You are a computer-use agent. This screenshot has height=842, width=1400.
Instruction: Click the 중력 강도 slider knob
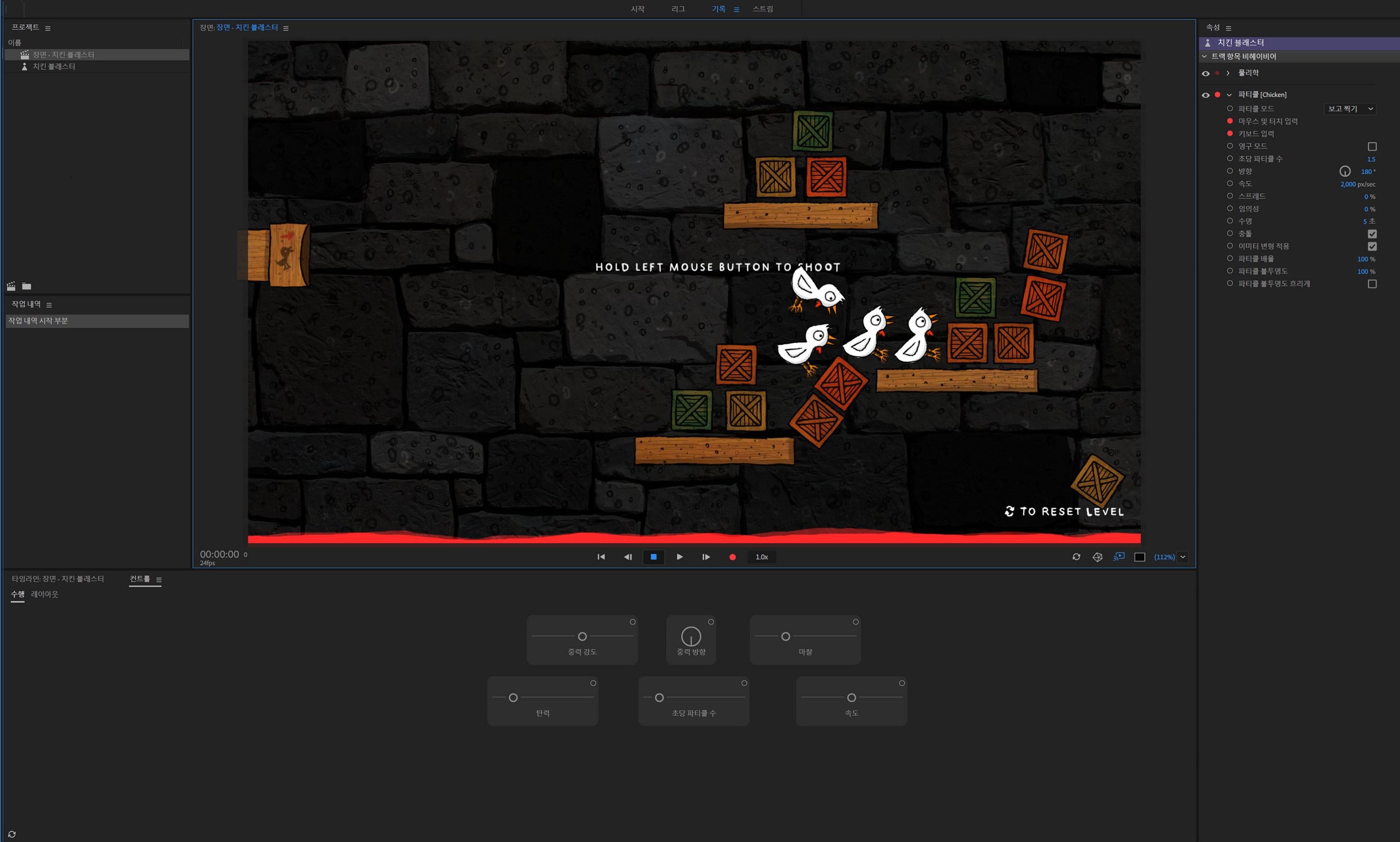pyautogui.click(x=582, y=637)
